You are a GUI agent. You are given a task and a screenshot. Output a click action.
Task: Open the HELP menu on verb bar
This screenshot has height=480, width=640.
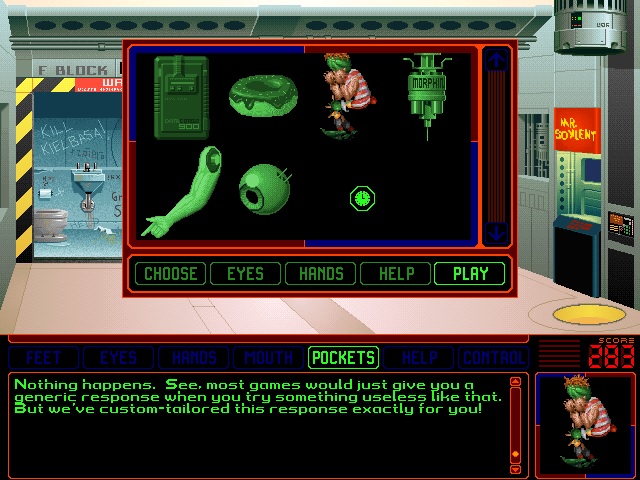pyautogui.click(x=418, y=357)
